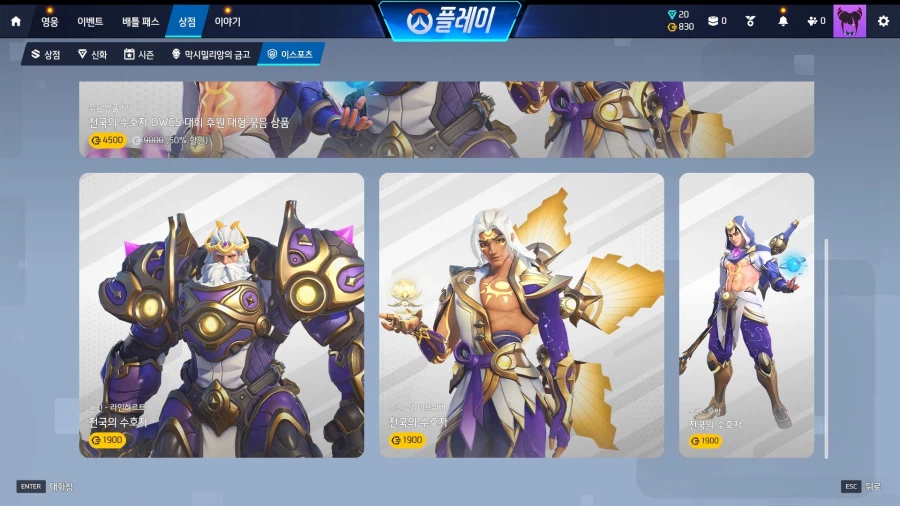Click the player profile avatar
The width and height of the screenshot is (900, 506).
pos(849,21)
